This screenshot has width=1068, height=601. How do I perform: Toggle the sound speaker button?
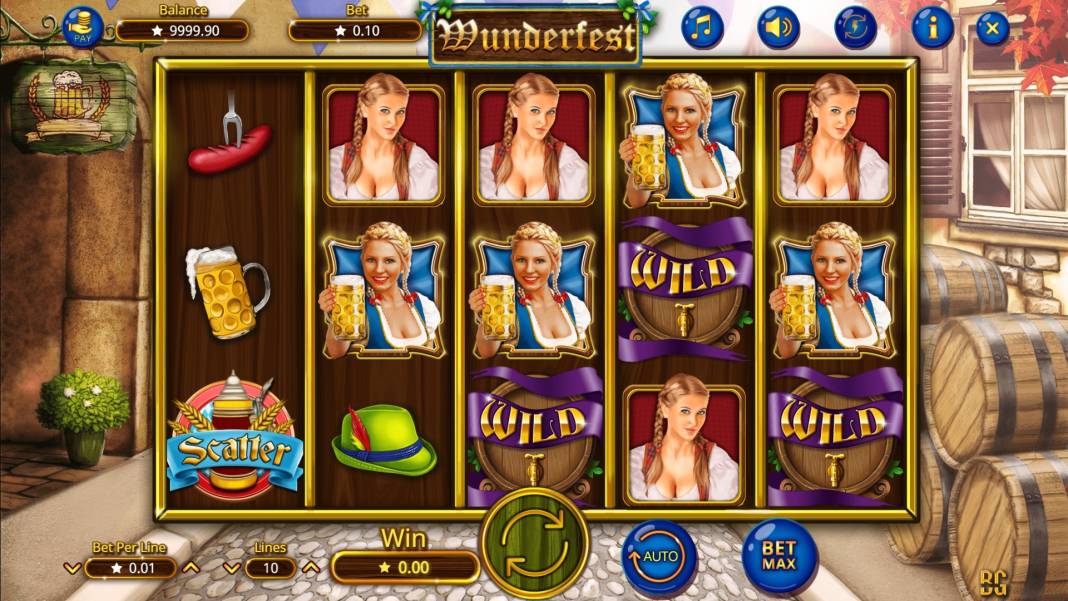(x=778, y=28)
